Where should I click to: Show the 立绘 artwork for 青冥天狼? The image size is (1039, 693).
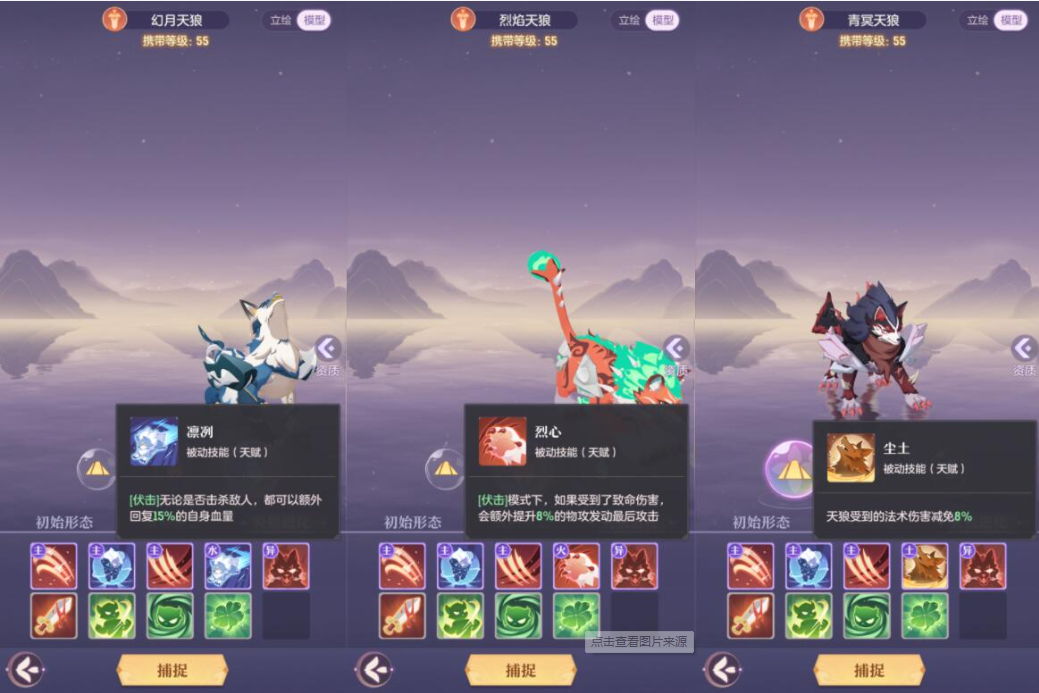977,20
